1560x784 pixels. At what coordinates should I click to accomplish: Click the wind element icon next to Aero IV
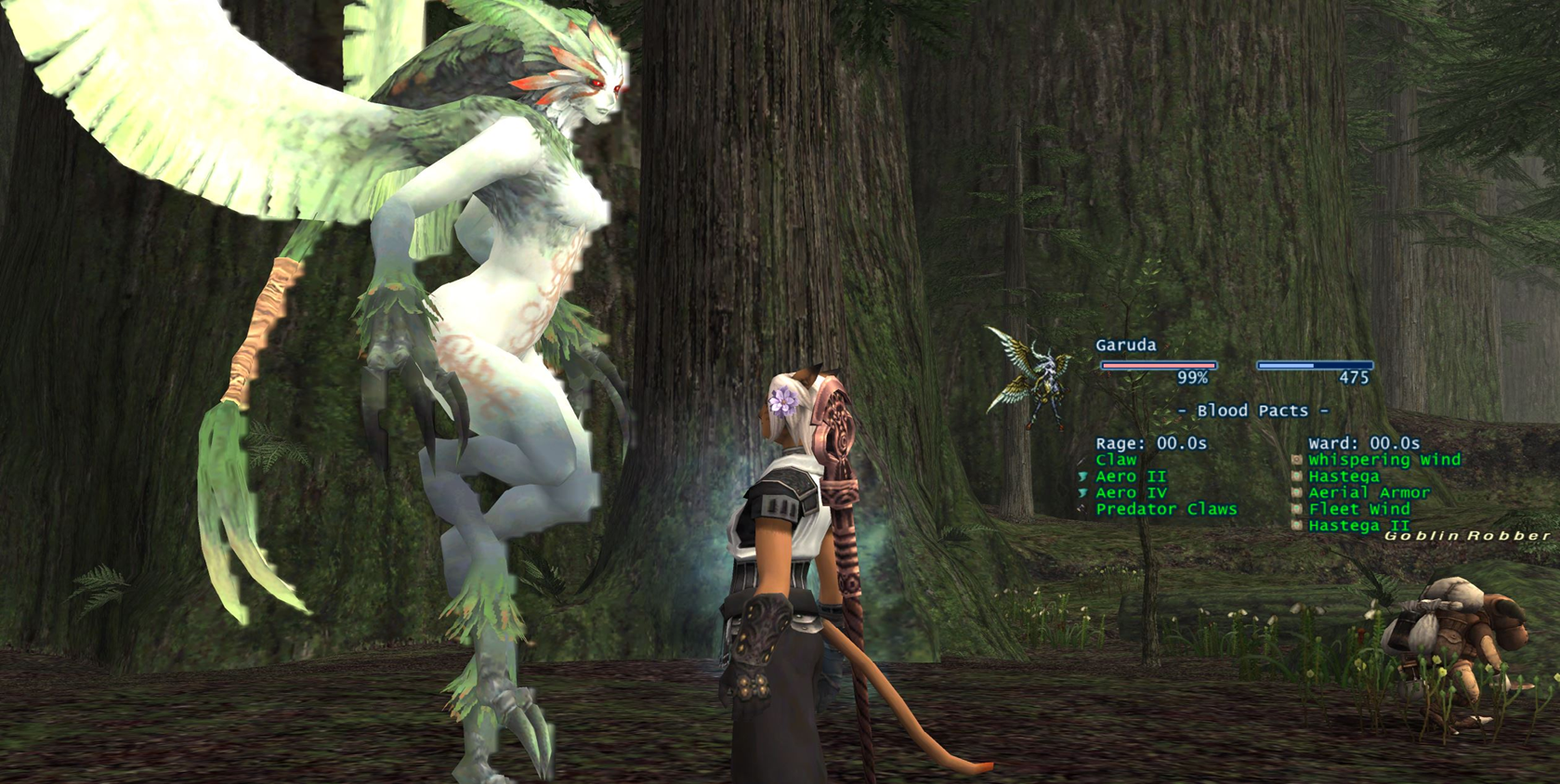[x=1085, y=492]
